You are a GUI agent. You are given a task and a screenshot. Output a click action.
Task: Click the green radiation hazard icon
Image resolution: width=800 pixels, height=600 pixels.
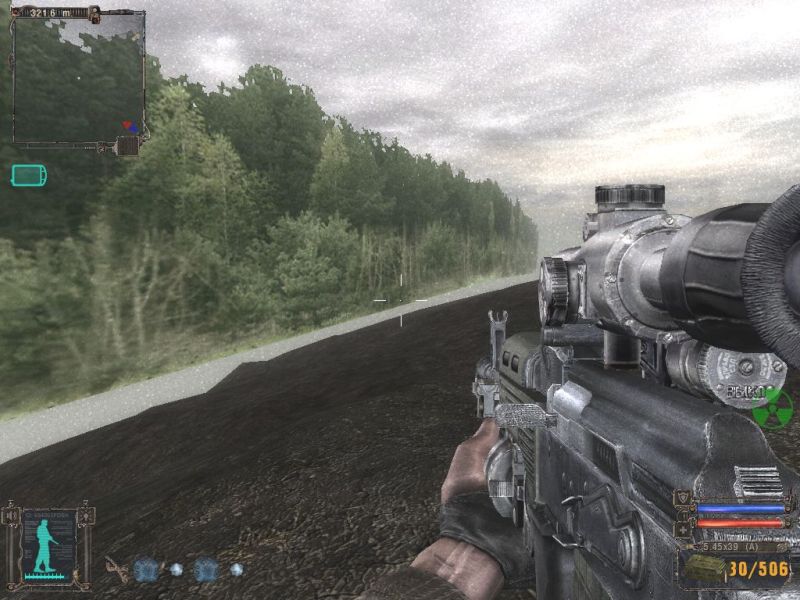point(772,408)
